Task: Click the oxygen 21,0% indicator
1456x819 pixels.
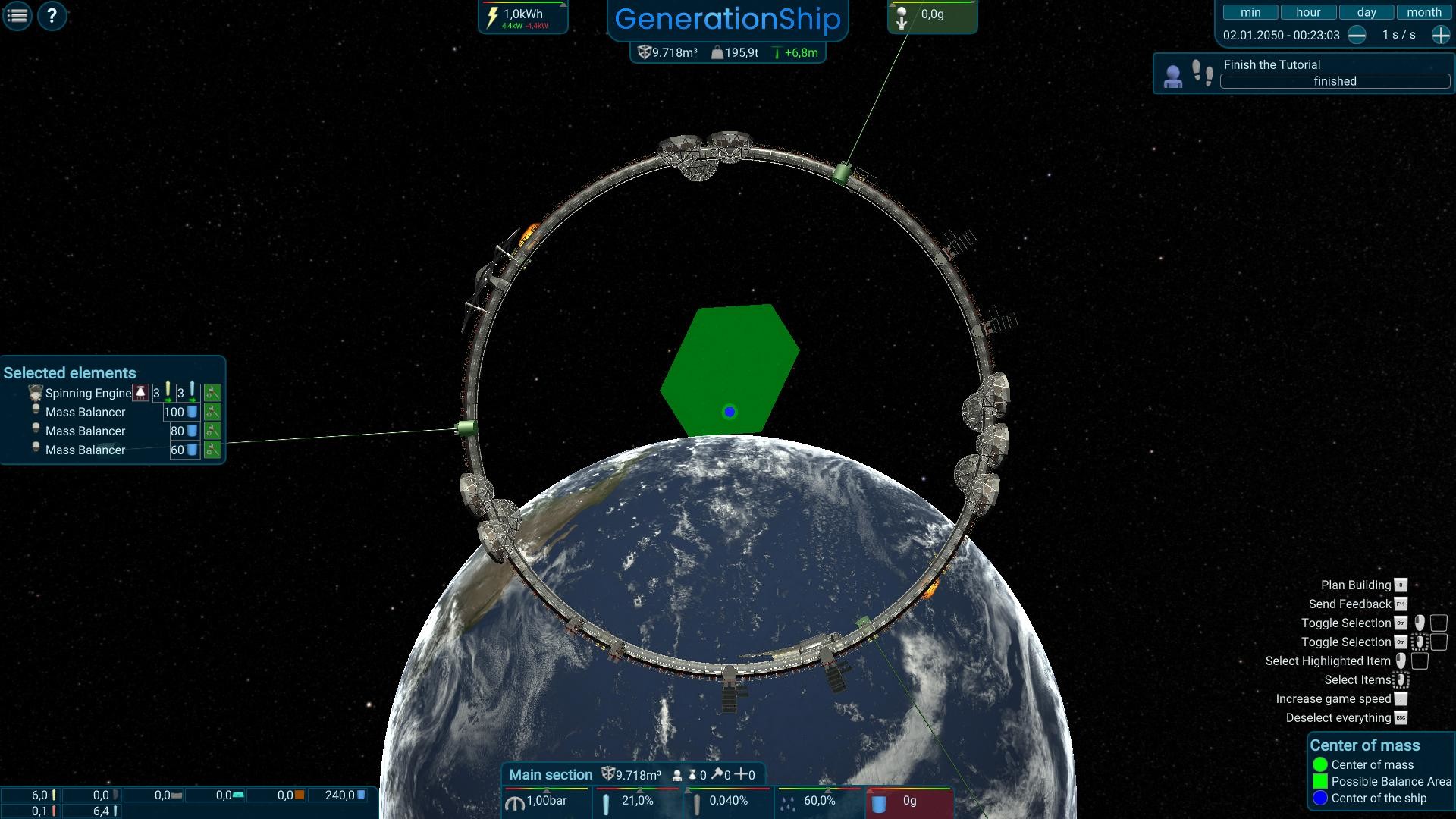Action: coord(637,801)
